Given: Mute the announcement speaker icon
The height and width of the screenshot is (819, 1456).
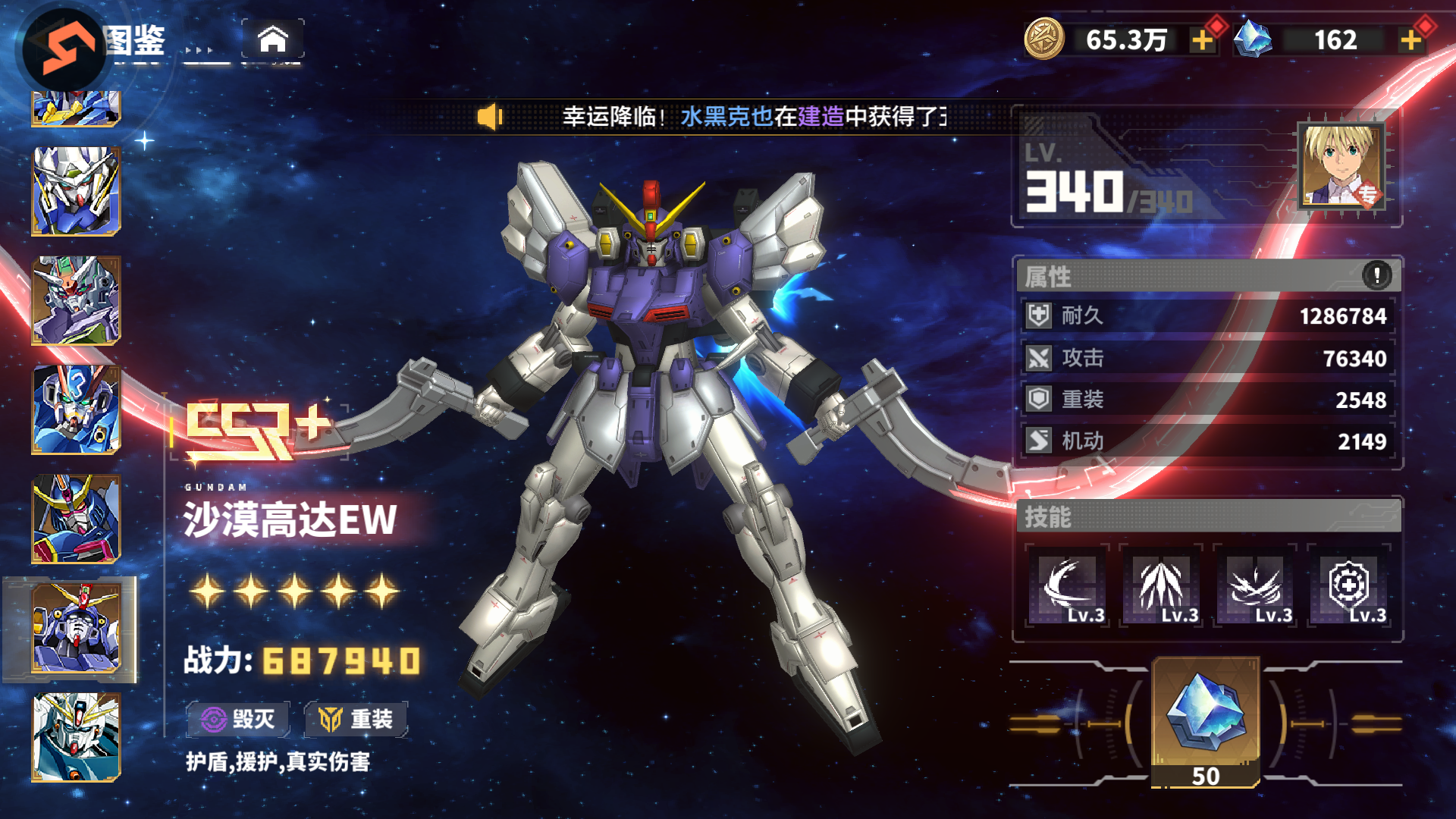Looking at the screenshot, I should point(490,115).
